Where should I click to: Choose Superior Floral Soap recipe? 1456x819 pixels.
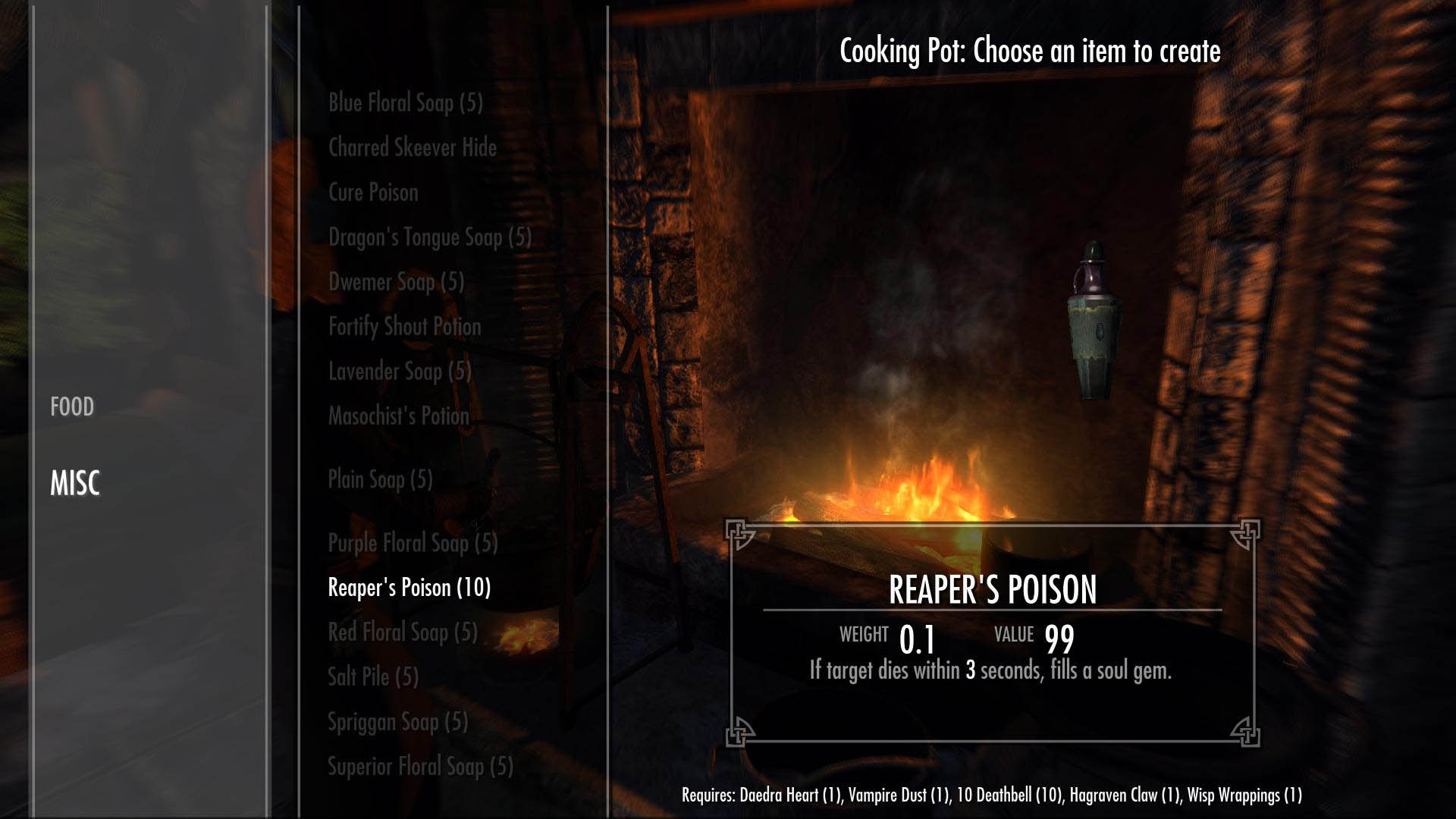420,767
